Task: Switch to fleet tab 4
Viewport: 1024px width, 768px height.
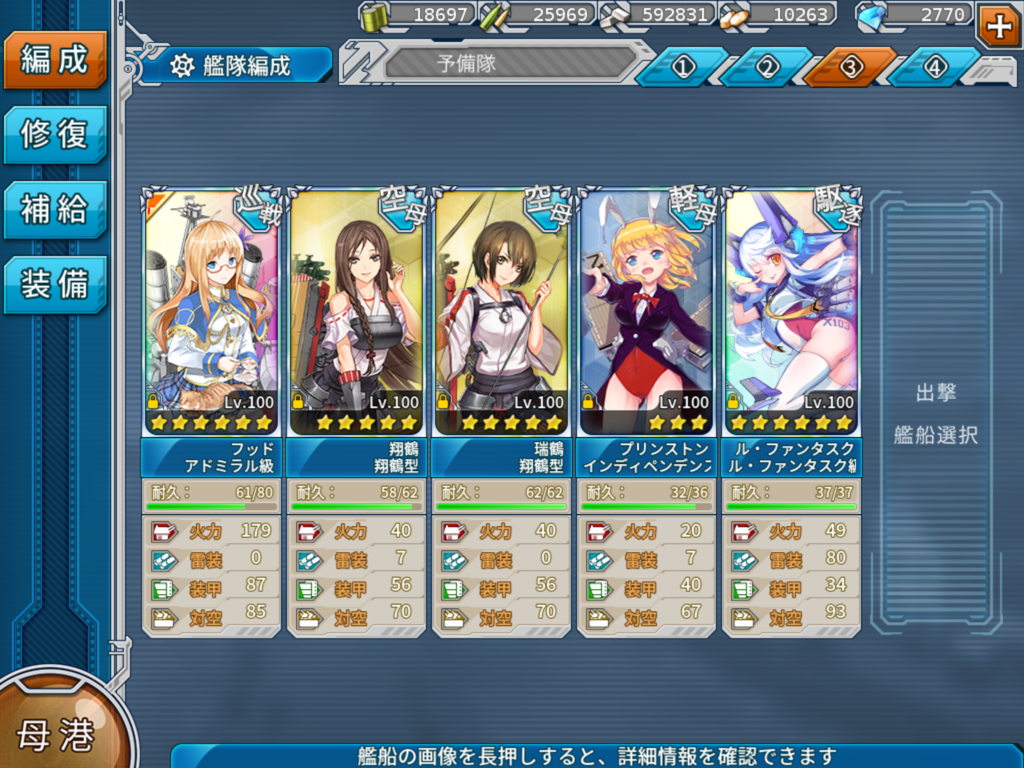Action: (x=935, y=67)
